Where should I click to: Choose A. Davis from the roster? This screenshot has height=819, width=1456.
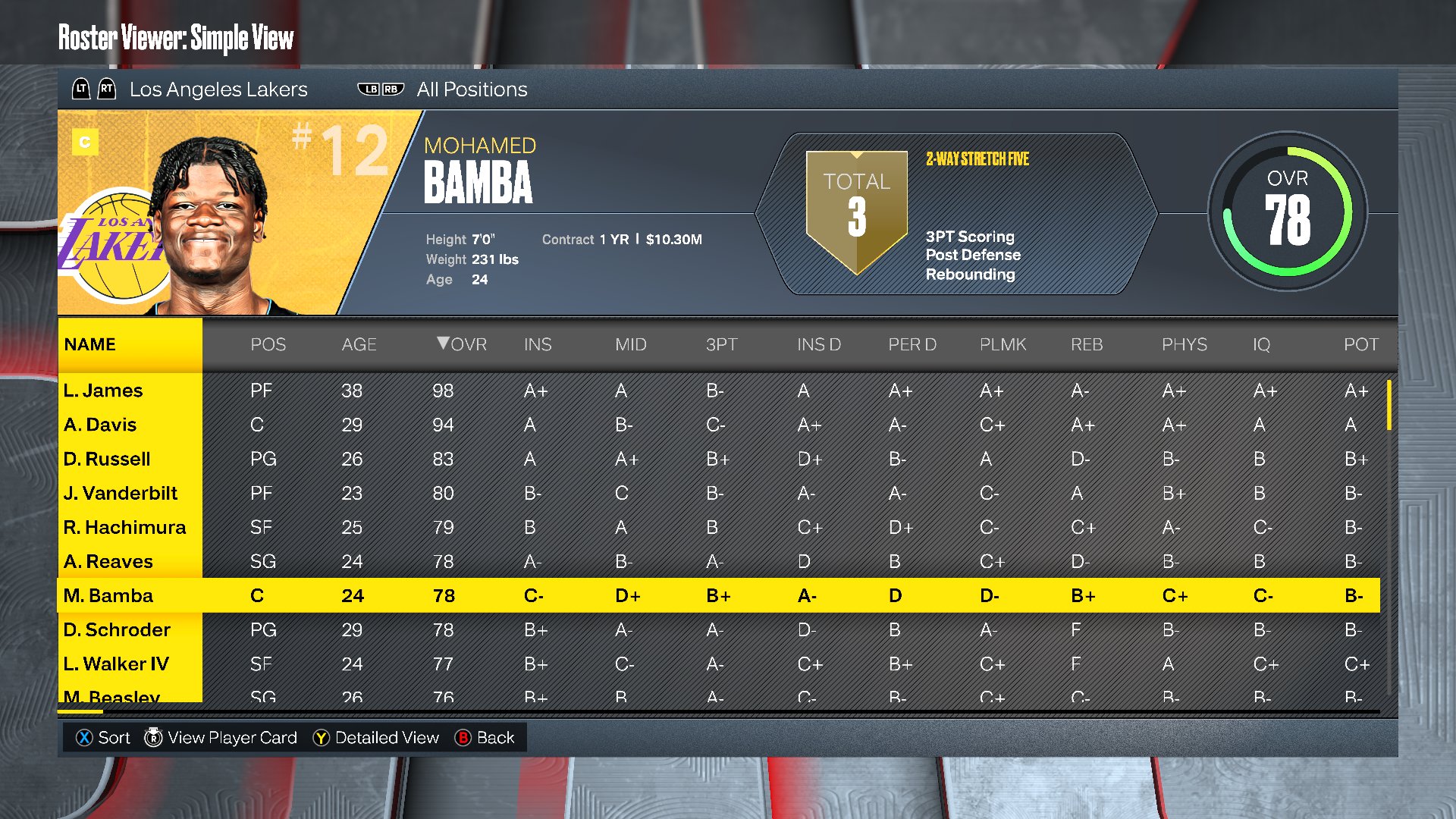coord(100,425)
